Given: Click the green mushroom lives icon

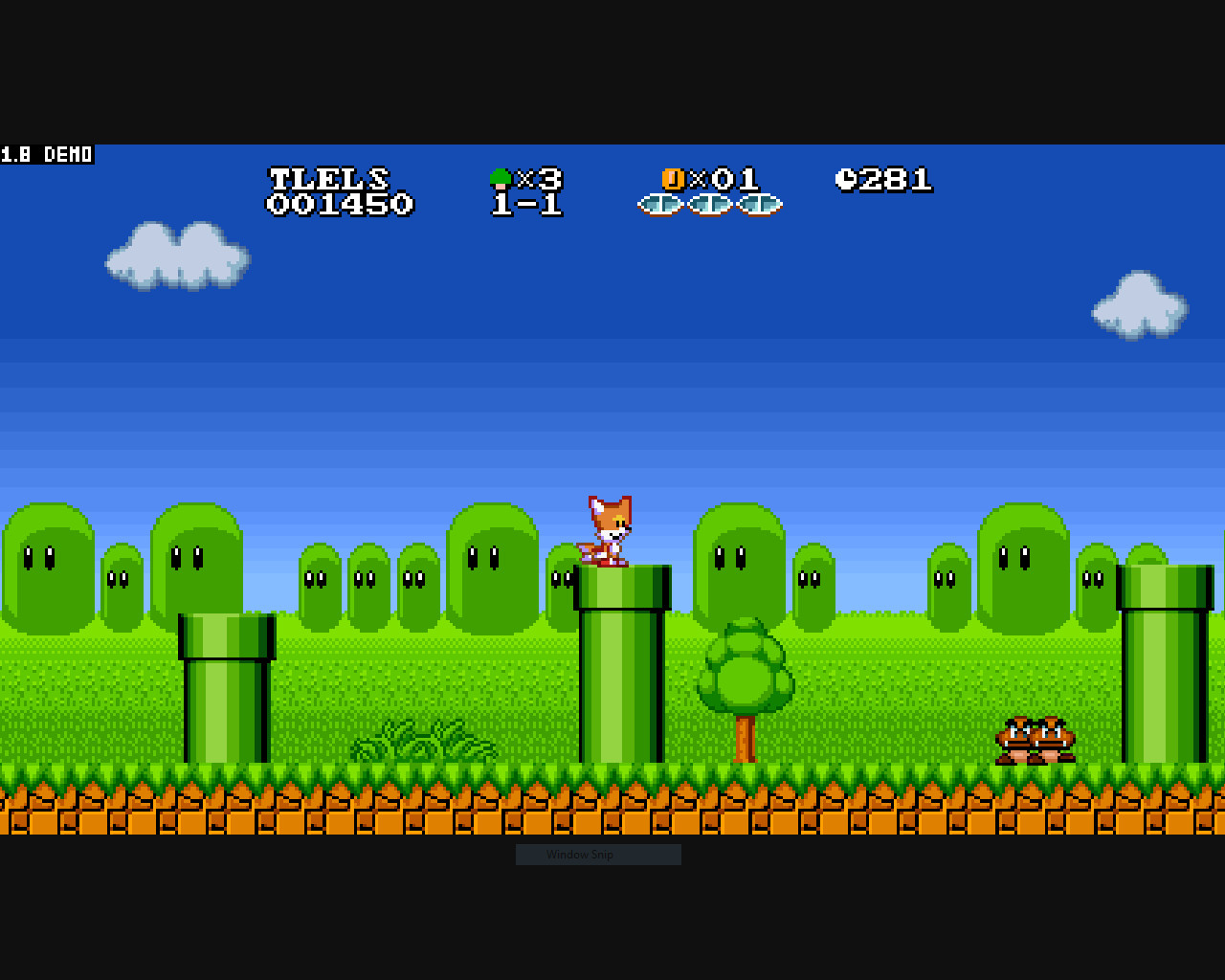Looking at the screenshot, I should 501,177.
